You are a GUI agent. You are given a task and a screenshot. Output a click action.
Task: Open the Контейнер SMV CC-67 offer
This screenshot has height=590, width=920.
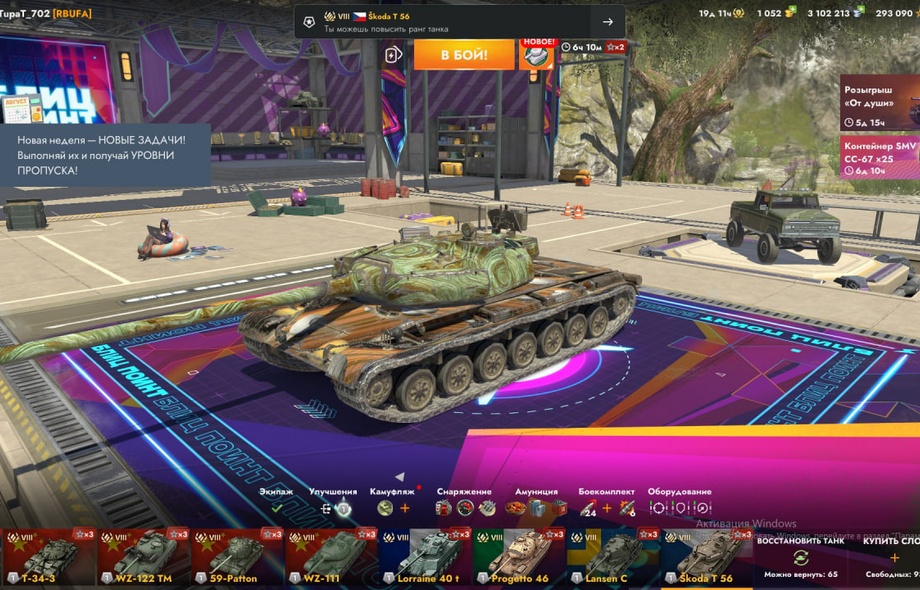(879, 157)
